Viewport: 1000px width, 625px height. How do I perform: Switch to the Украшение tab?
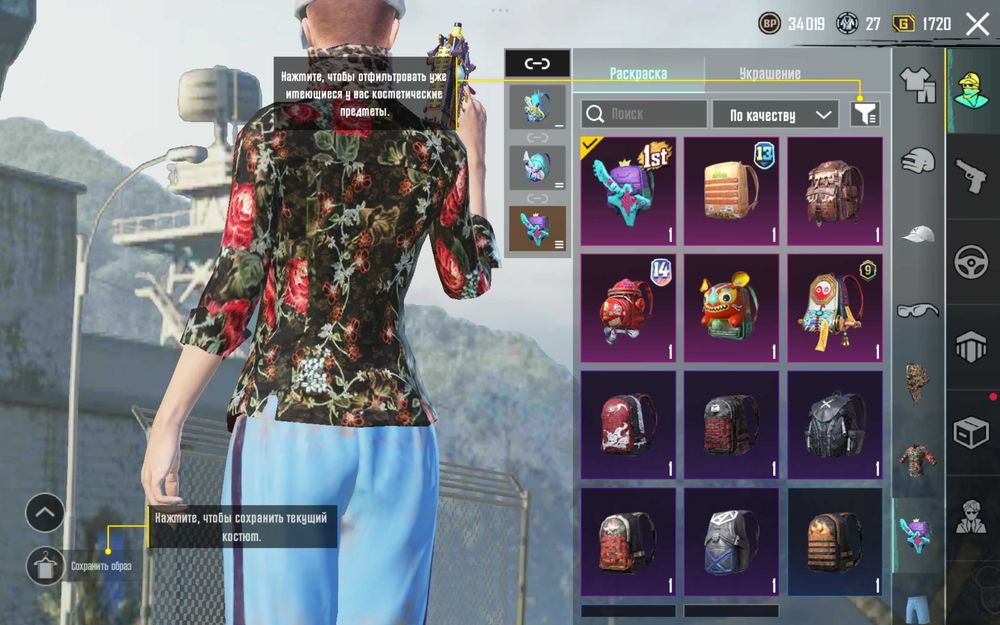769,74
